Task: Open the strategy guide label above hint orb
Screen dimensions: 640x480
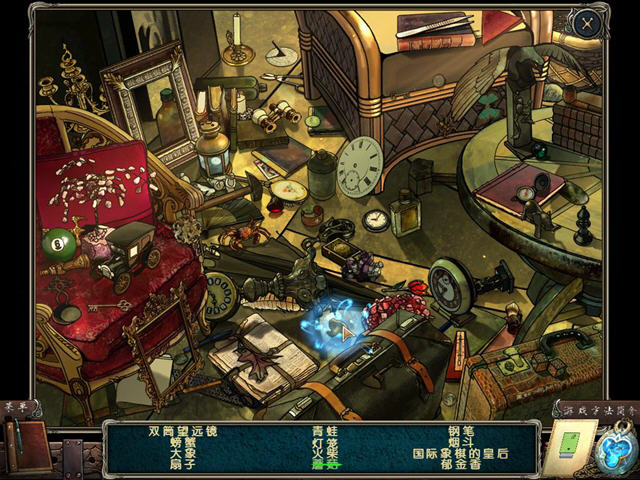Action: [596, 408]
